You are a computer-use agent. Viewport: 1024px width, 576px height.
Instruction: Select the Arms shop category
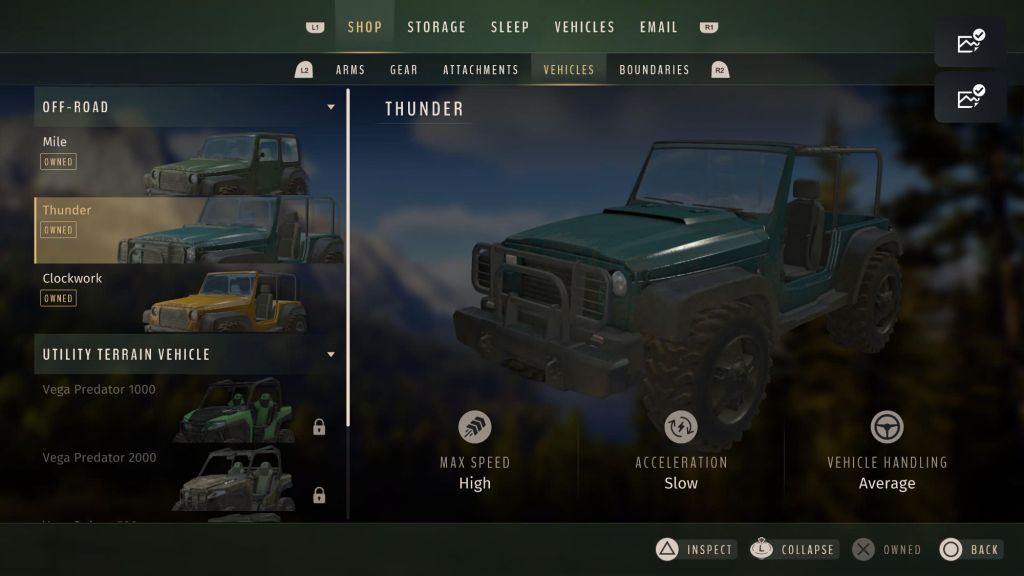(x=350, y=70)
